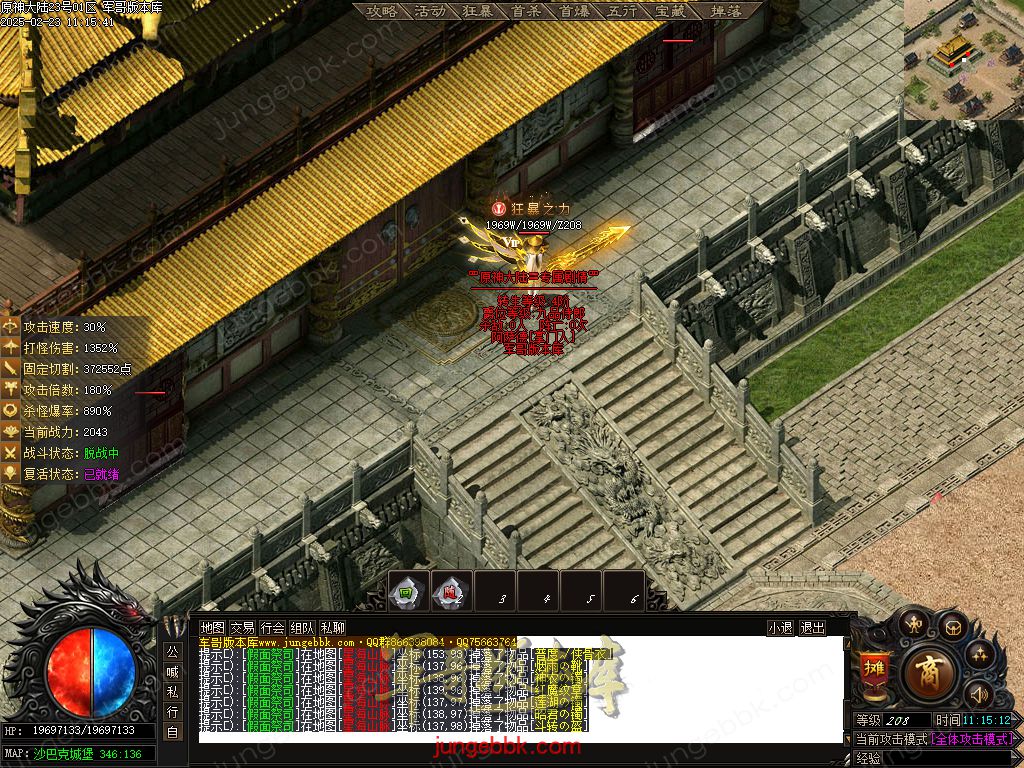This screenshot has height=768, width=1024.
Task: Open the 组队 team button
Action: [x=302, y=628]
